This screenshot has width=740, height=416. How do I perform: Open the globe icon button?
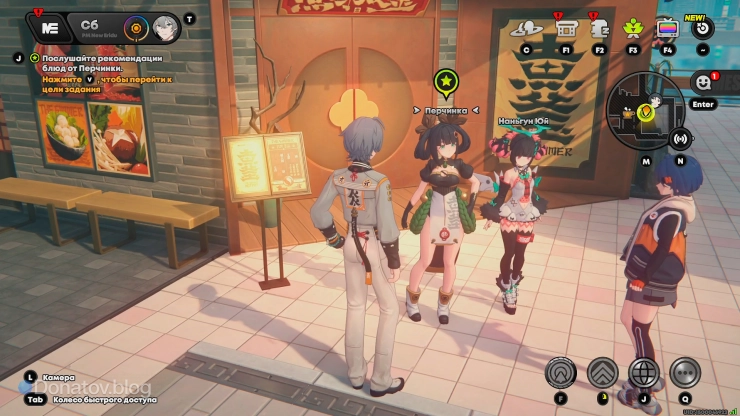pyautogui.click(x=643, y=373)
